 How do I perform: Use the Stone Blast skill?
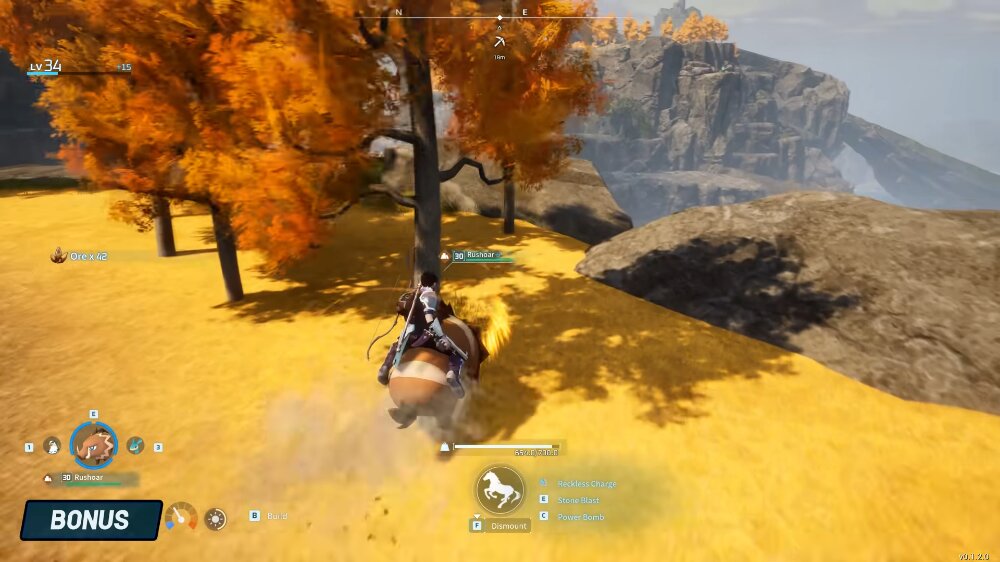point(579,500)
